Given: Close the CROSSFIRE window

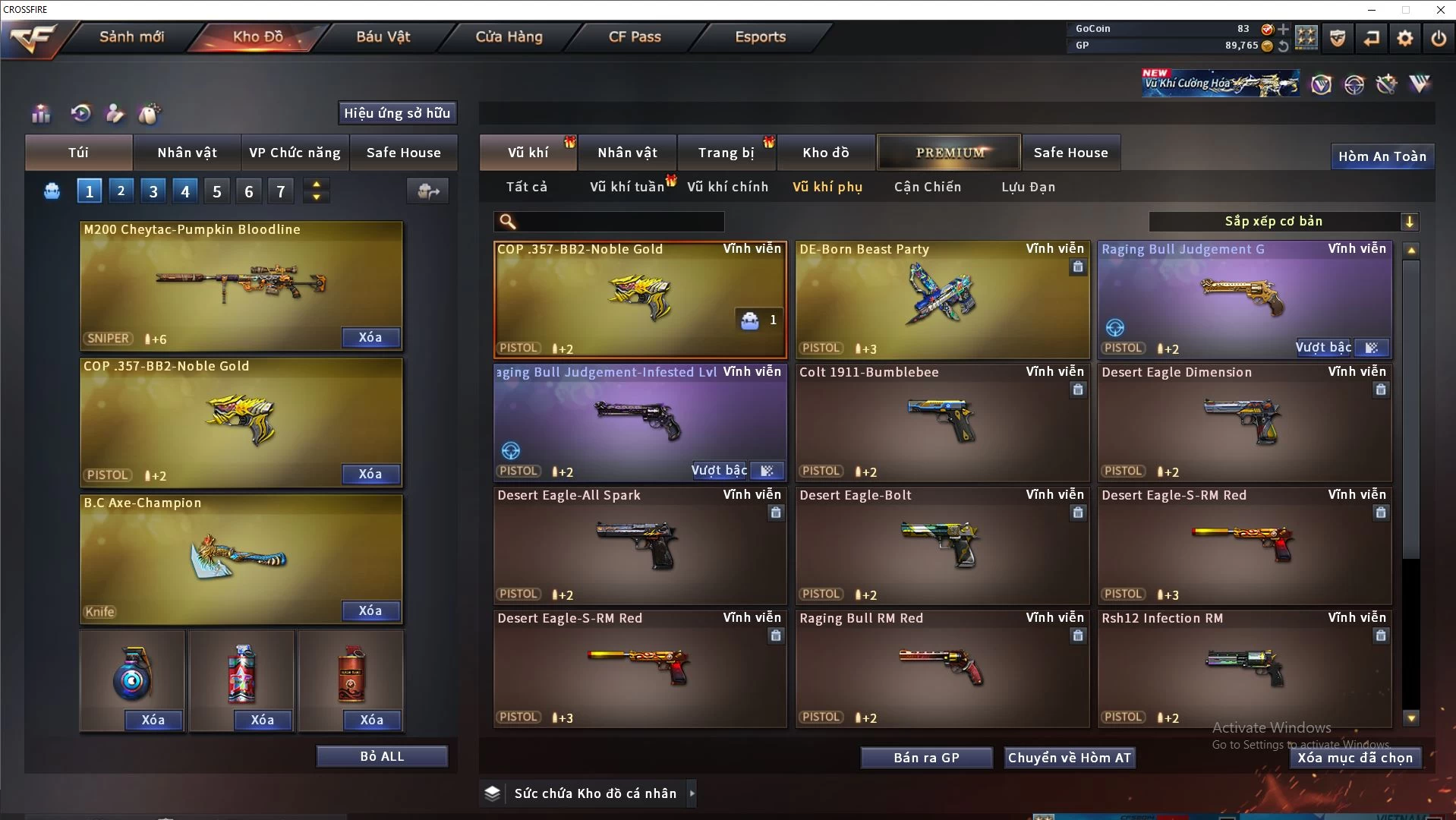Looking at the screenshot, I should coord(1440,10).
